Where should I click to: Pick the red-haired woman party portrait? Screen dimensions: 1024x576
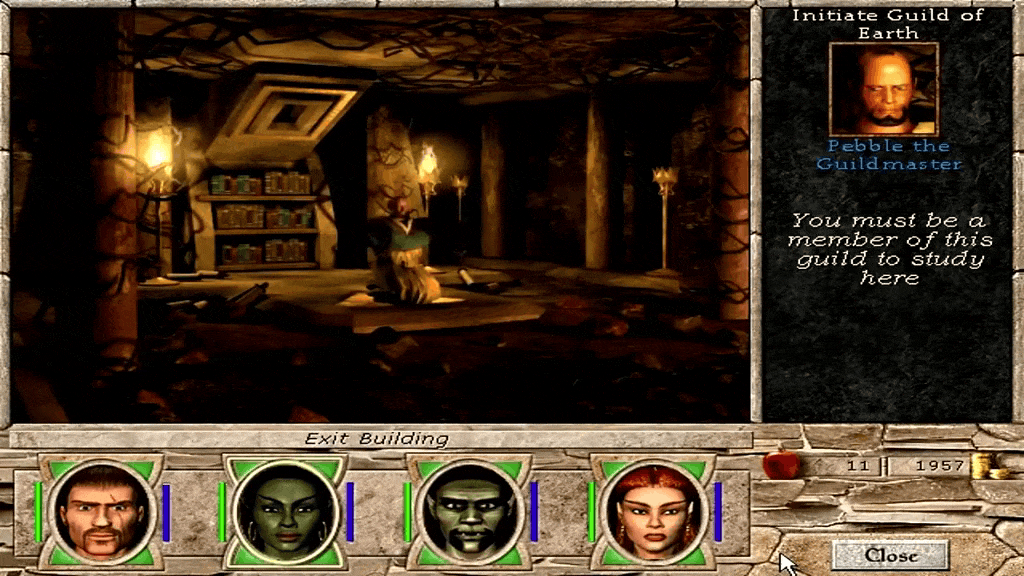click(x=651, y=511)
